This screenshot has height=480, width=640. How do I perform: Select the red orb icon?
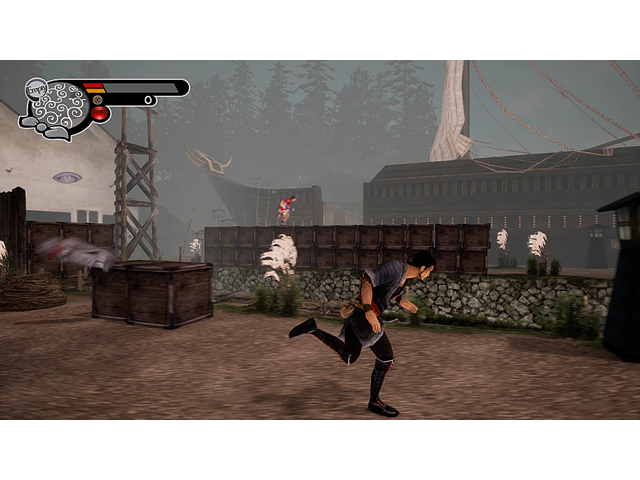click(100, 114)
